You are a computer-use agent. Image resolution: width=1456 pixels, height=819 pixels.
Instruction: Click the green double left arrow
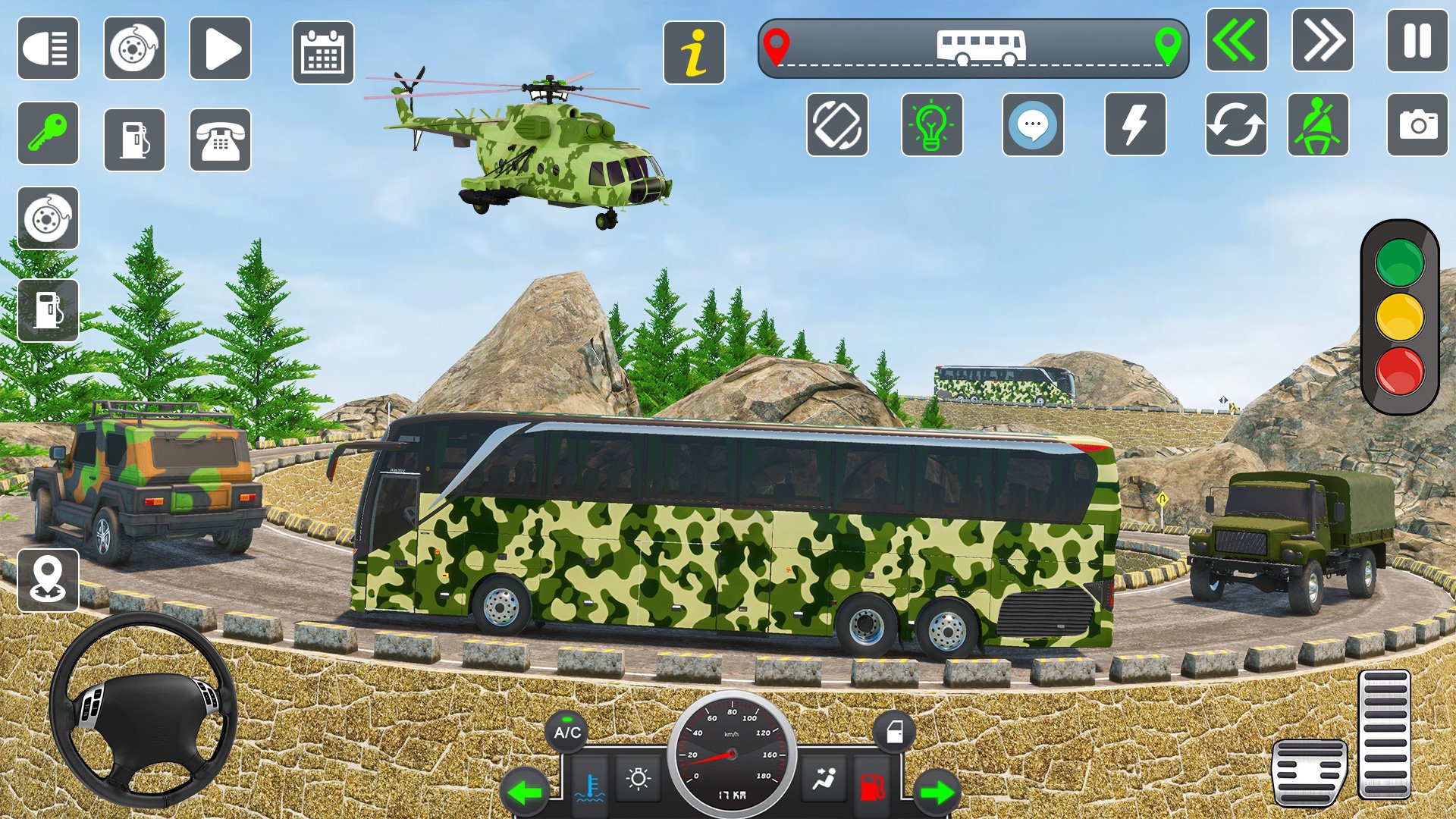[x=1236, y=41]
